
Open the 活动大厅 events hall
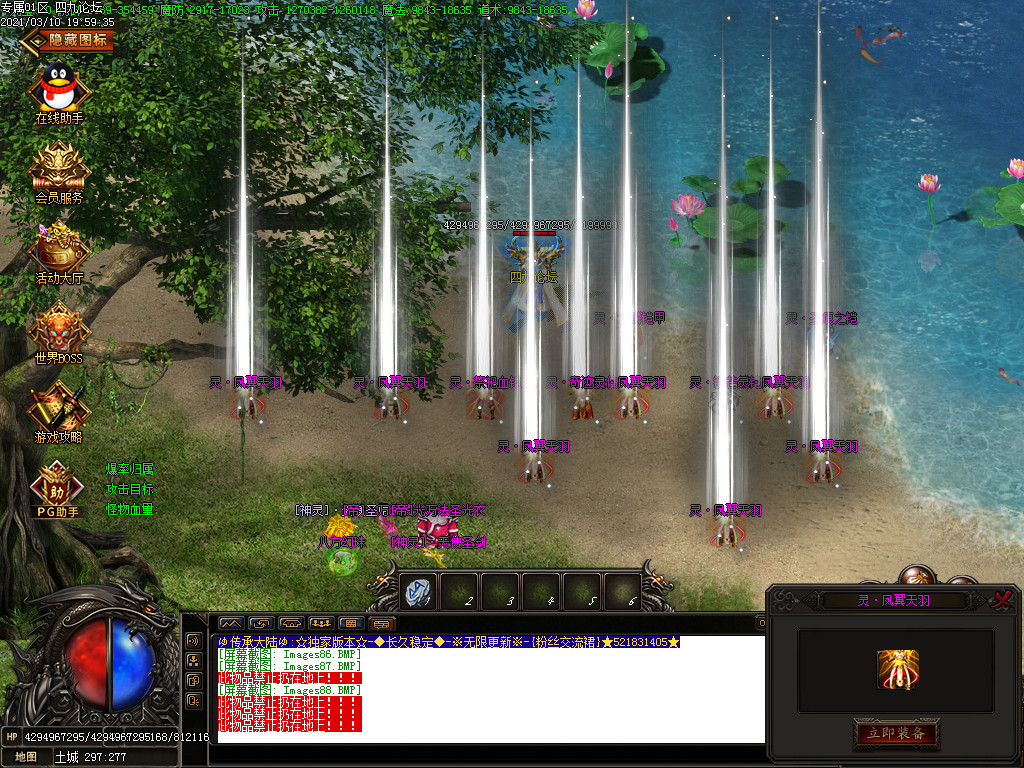pos(59,248)
